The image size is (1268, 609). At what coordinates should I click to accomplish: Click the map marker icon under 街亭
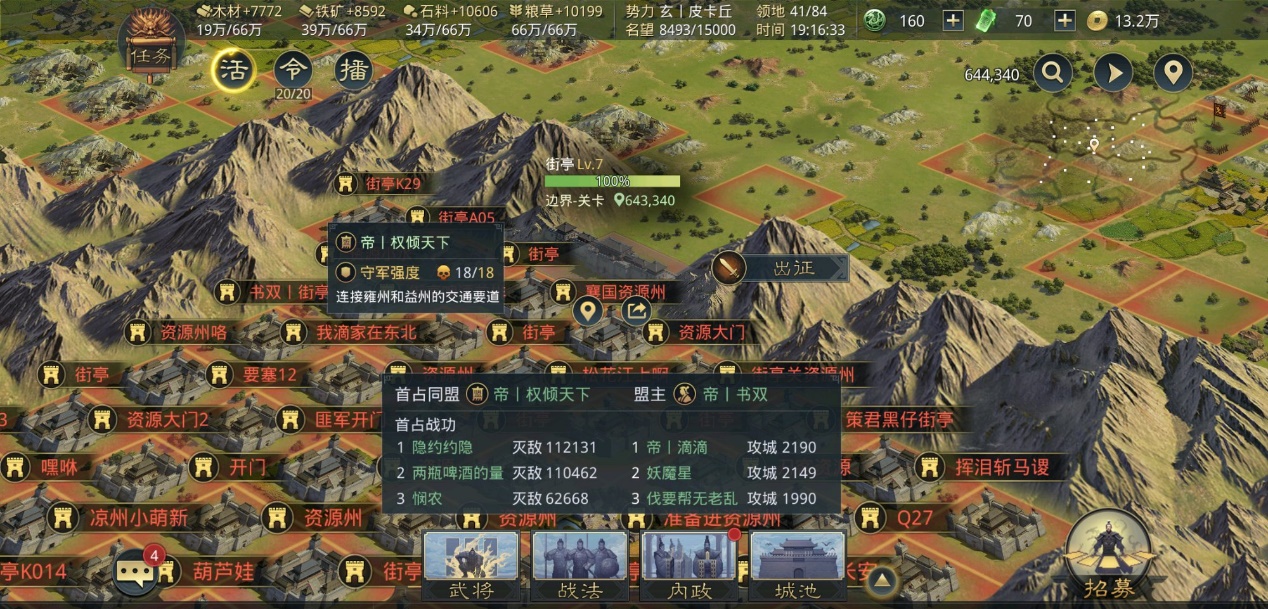[588, 311]
